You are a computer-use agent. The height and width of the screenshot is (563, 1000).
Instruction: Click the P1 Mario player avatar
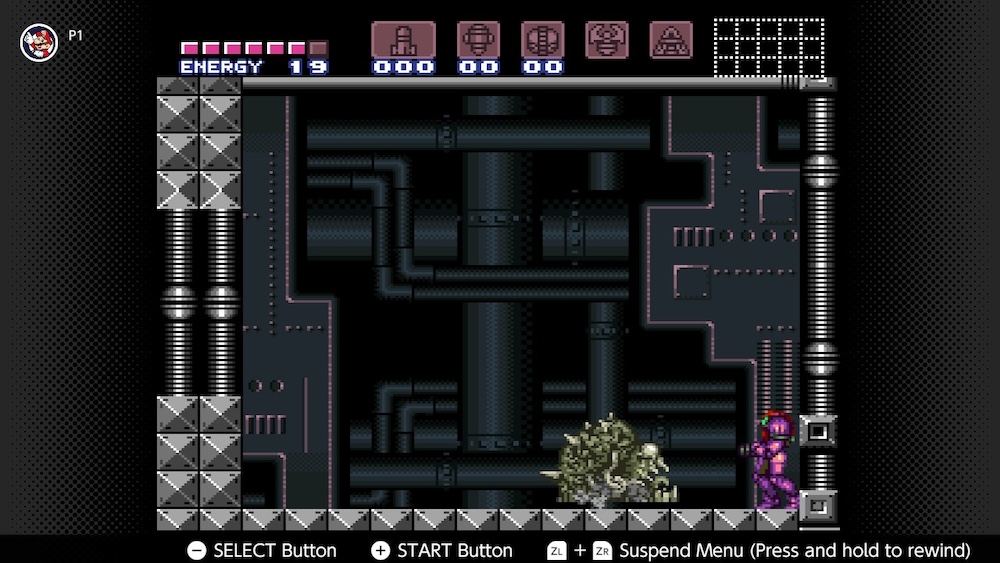tap(39, 41)
